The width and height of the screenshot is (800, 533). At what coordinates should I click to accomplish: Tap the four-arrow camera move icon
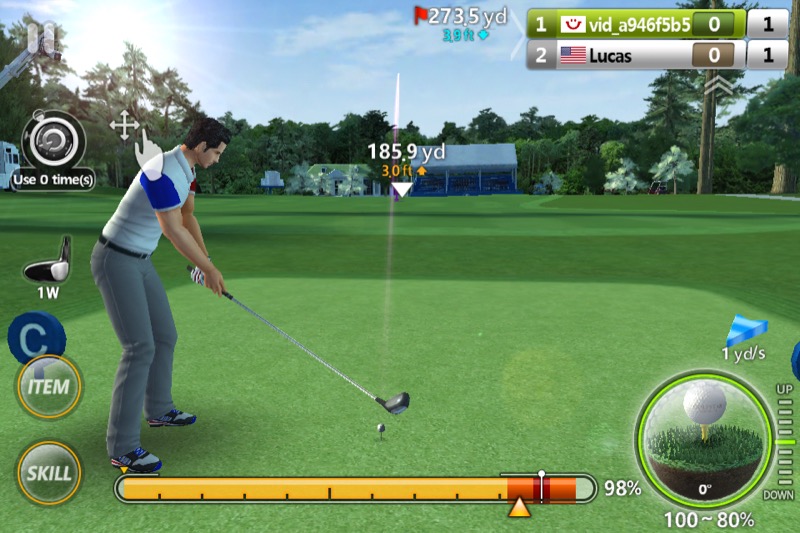pyautogui.click(x=124, y=126)
